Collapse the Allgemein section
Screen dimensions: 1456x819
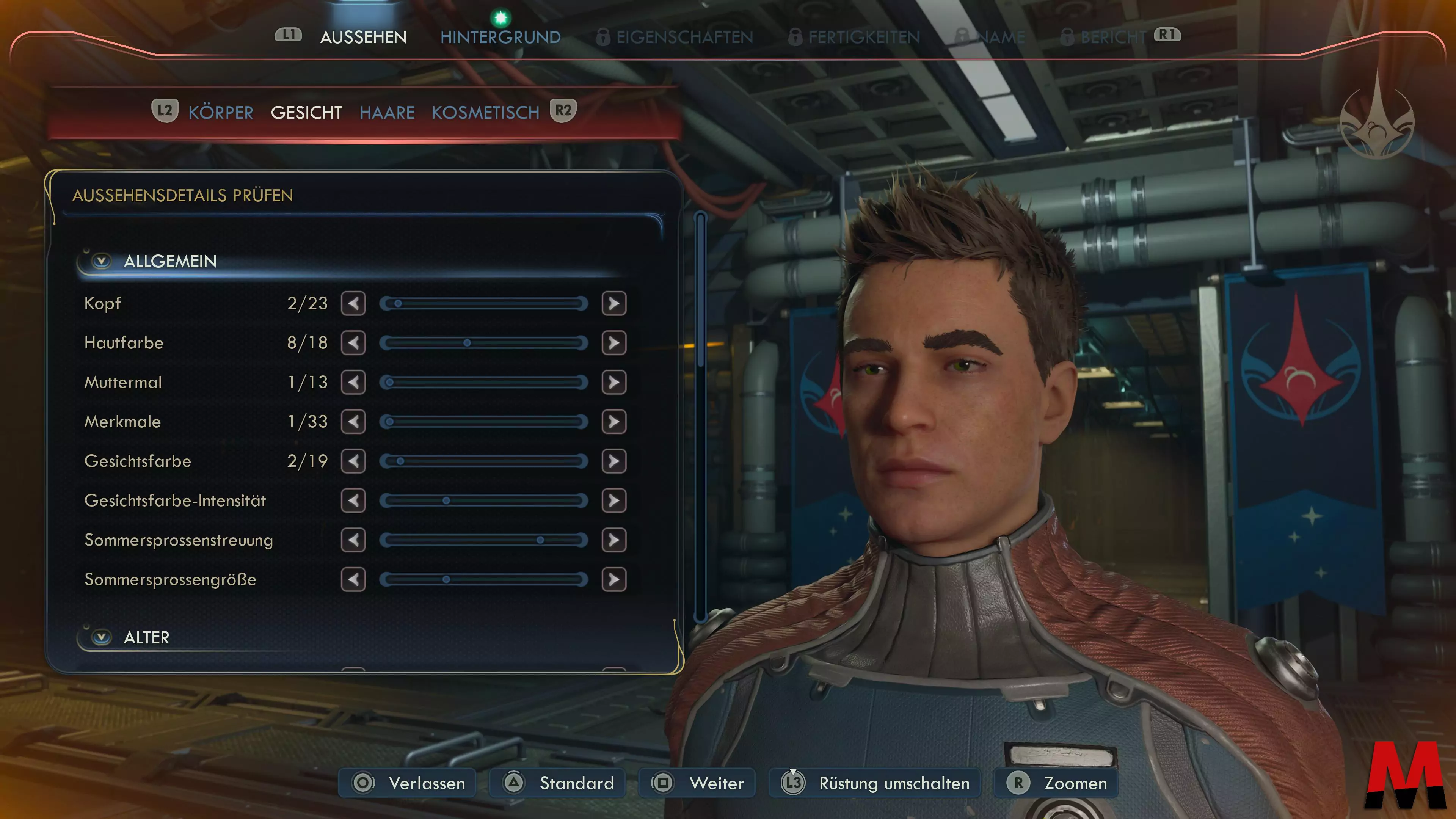click(x=102, y=261)
